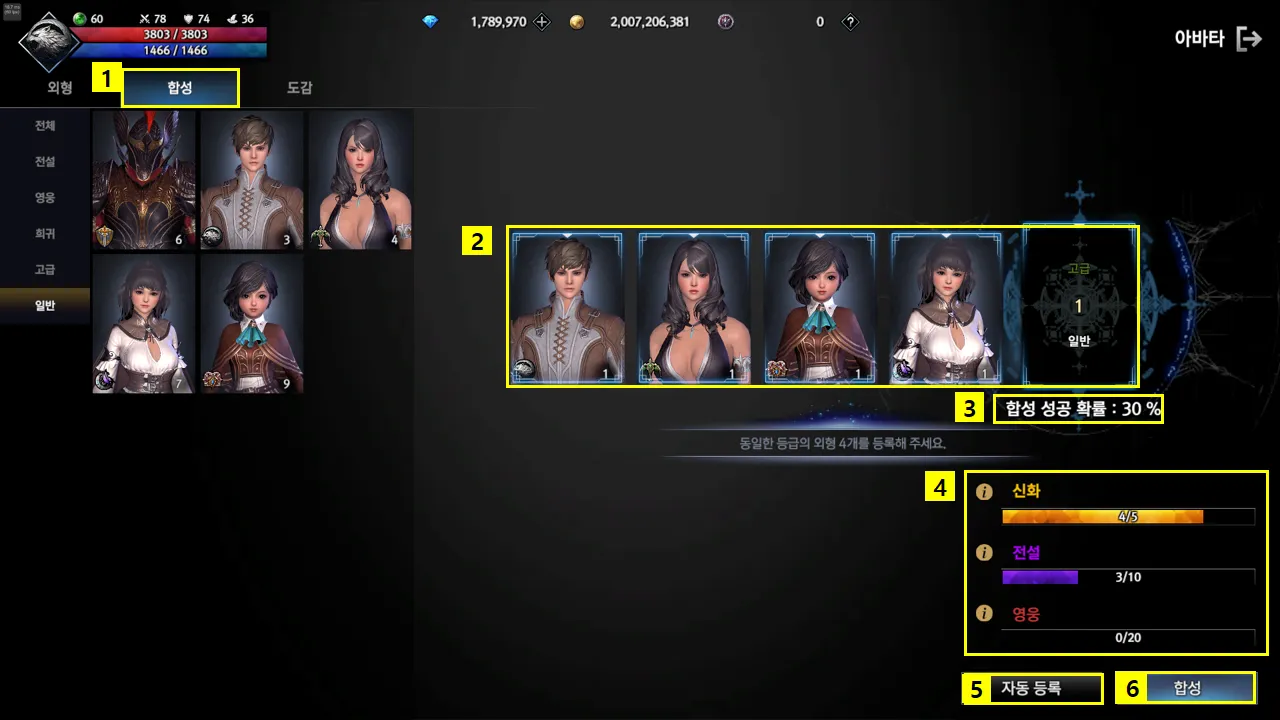The width and height of the screenshot is (1280, 720).
Task: Start synthesis with the 합성 button
Action: coord(1187,688)
